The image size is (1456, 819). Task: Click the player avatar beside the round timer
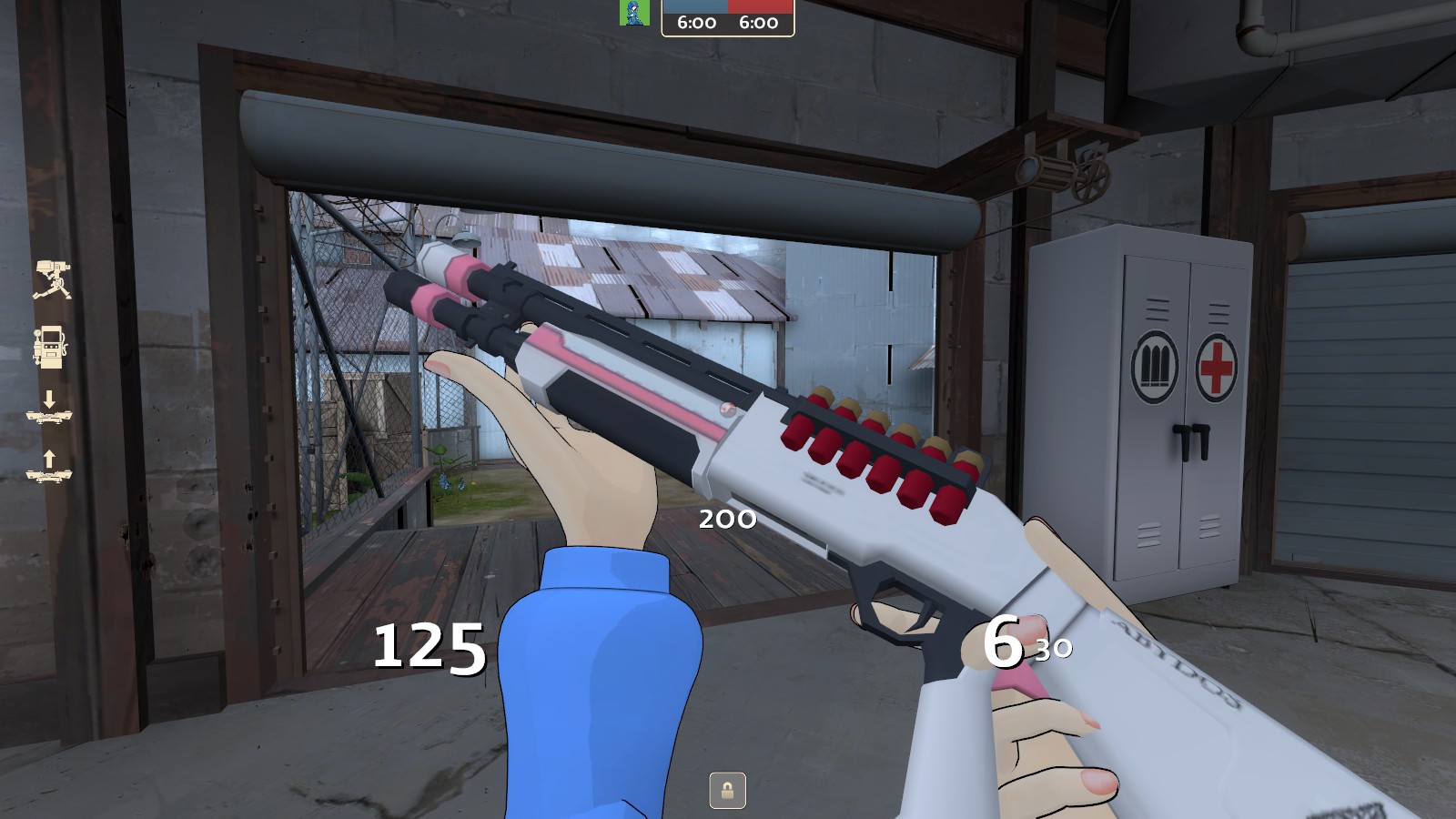coord(634,13)
